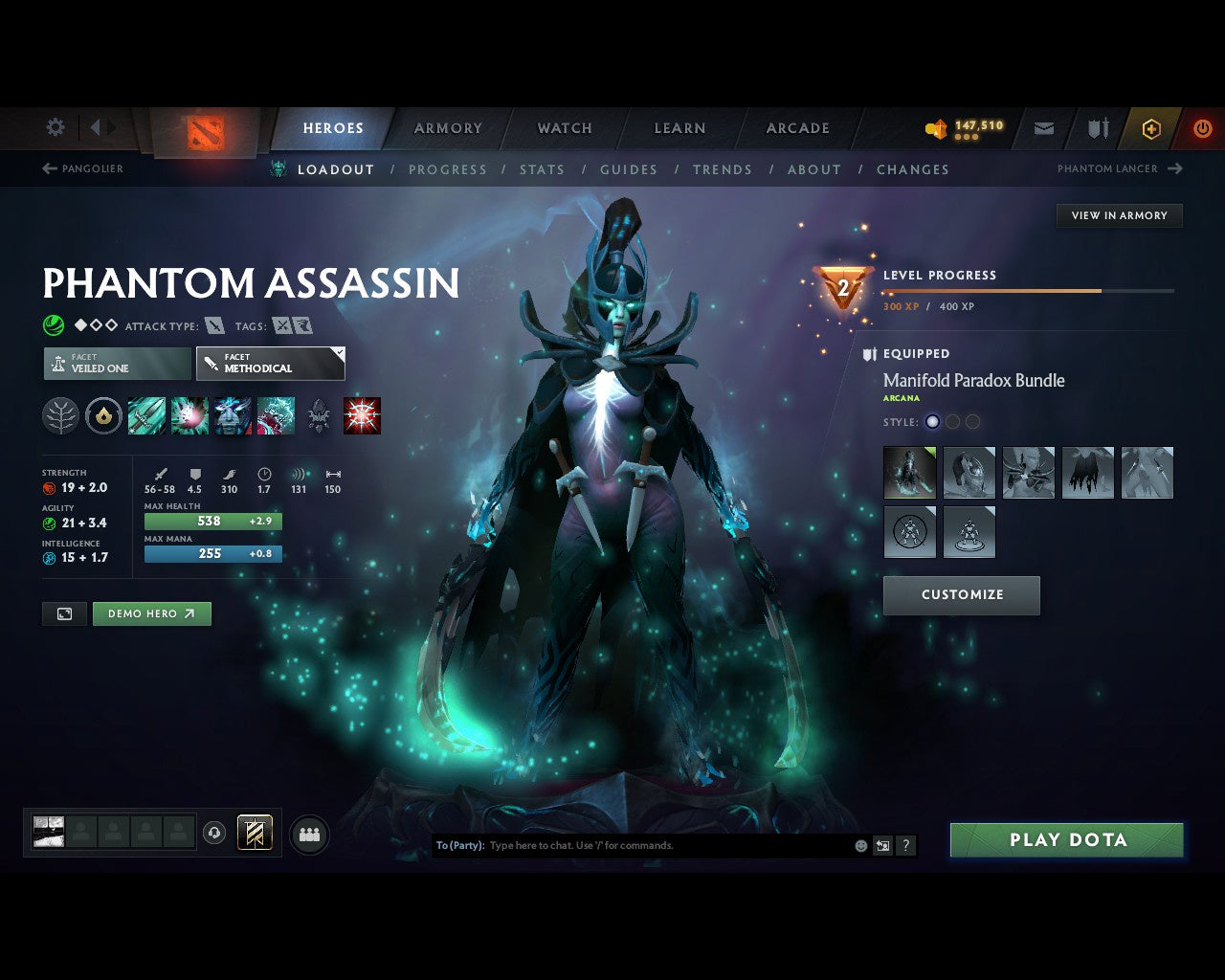Go to the Learn tab

679,128
